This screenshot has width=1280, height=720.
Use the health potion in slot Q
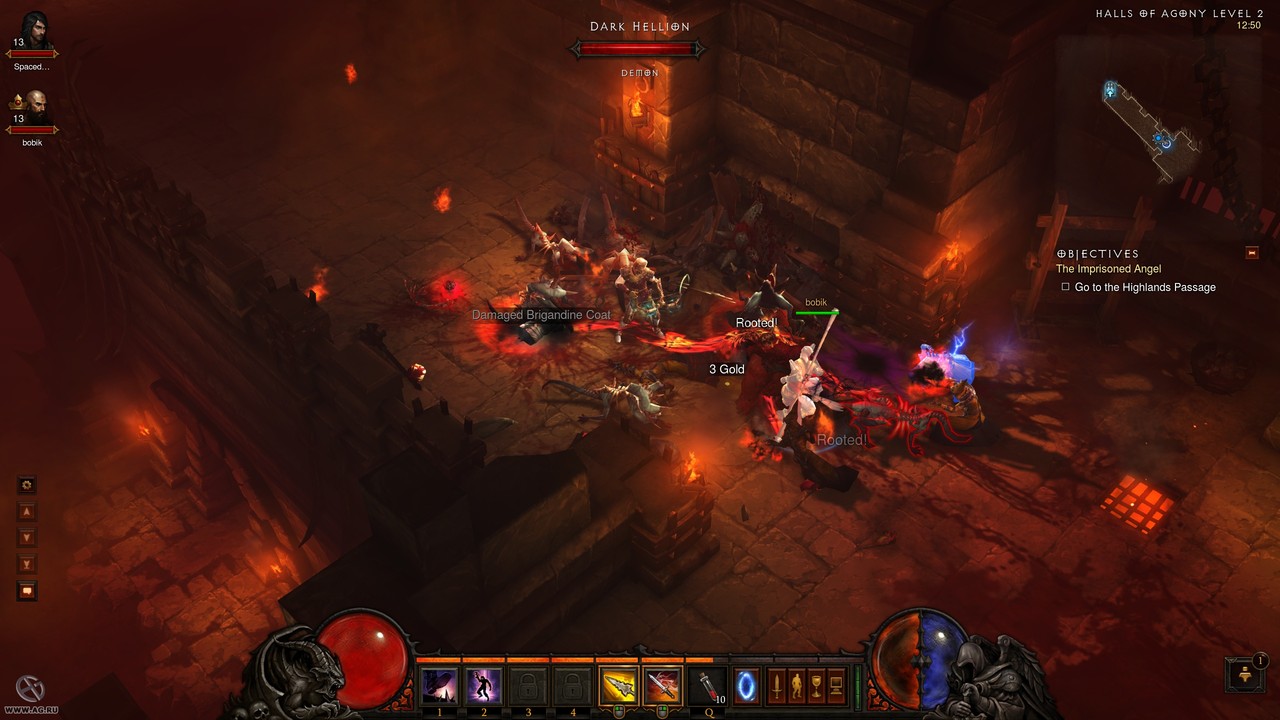[x=707, y=686]
